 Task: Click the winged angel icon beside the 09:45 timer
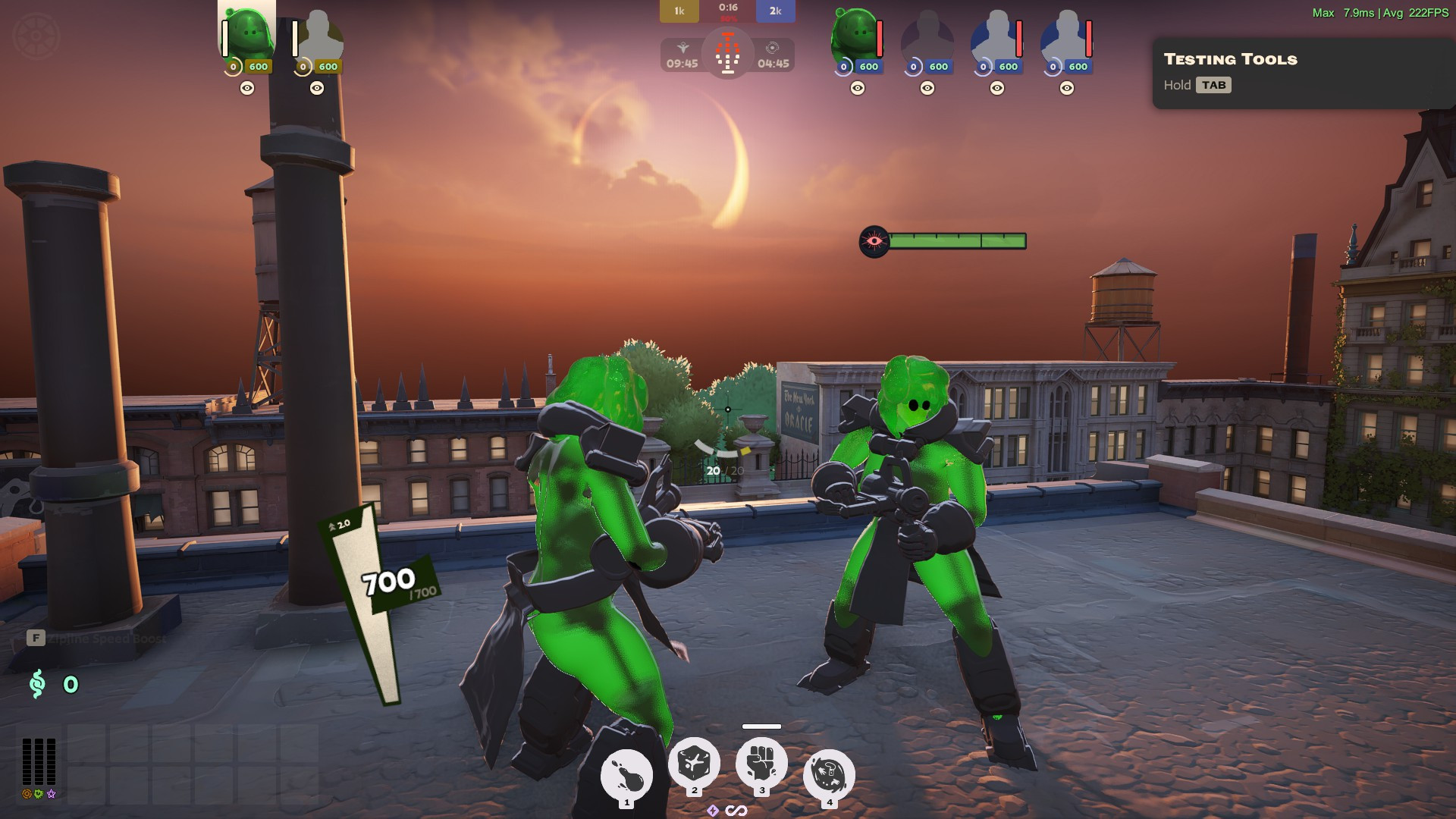tap(682, 48)
